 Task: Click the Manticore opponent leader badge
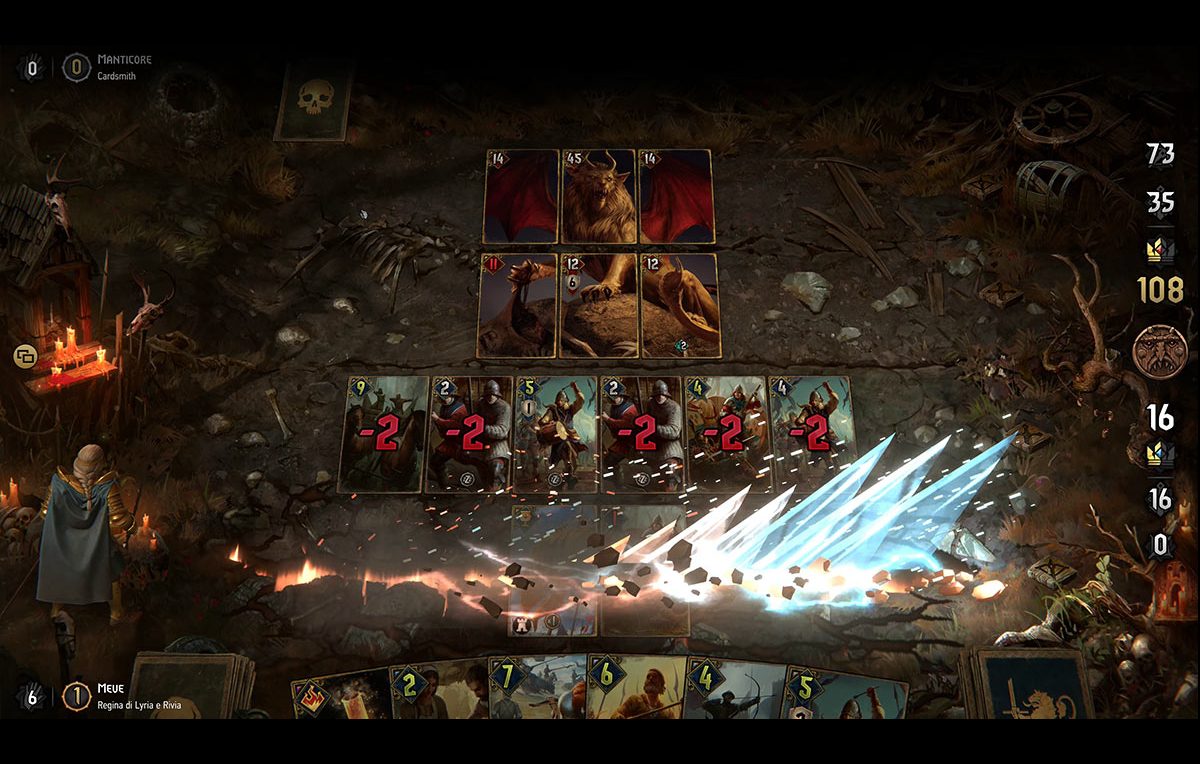coord(76,68)
